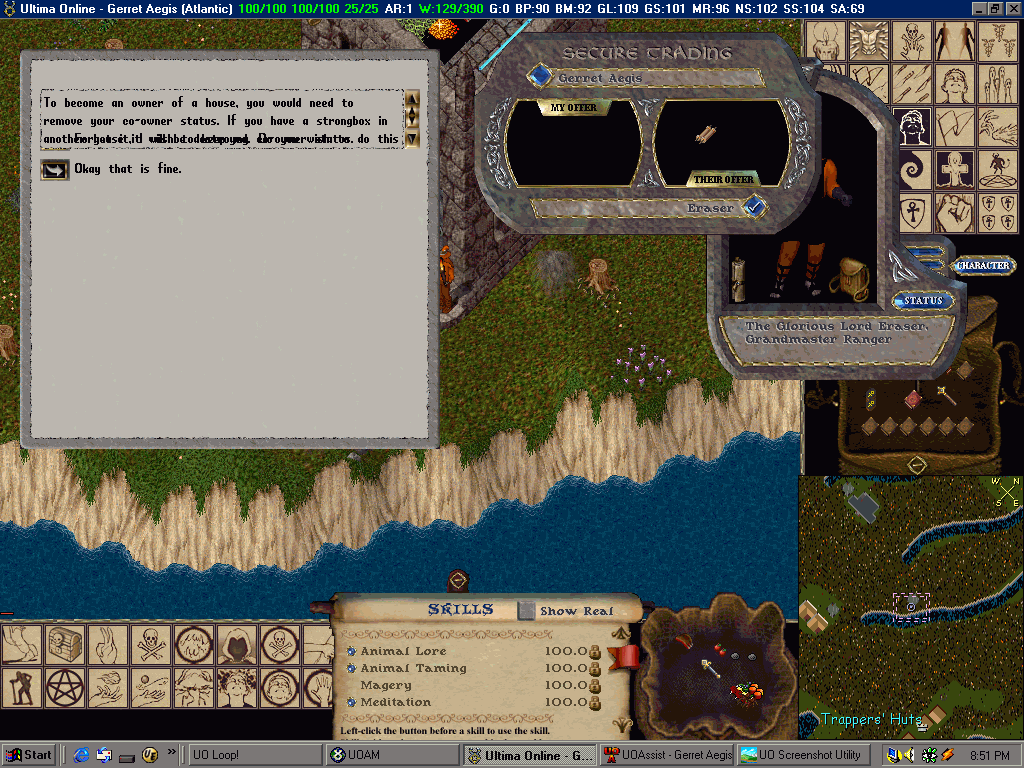Click the Character button on the paperdoll
This screenshot has height=768, width=1024.
tap(984, 266)
